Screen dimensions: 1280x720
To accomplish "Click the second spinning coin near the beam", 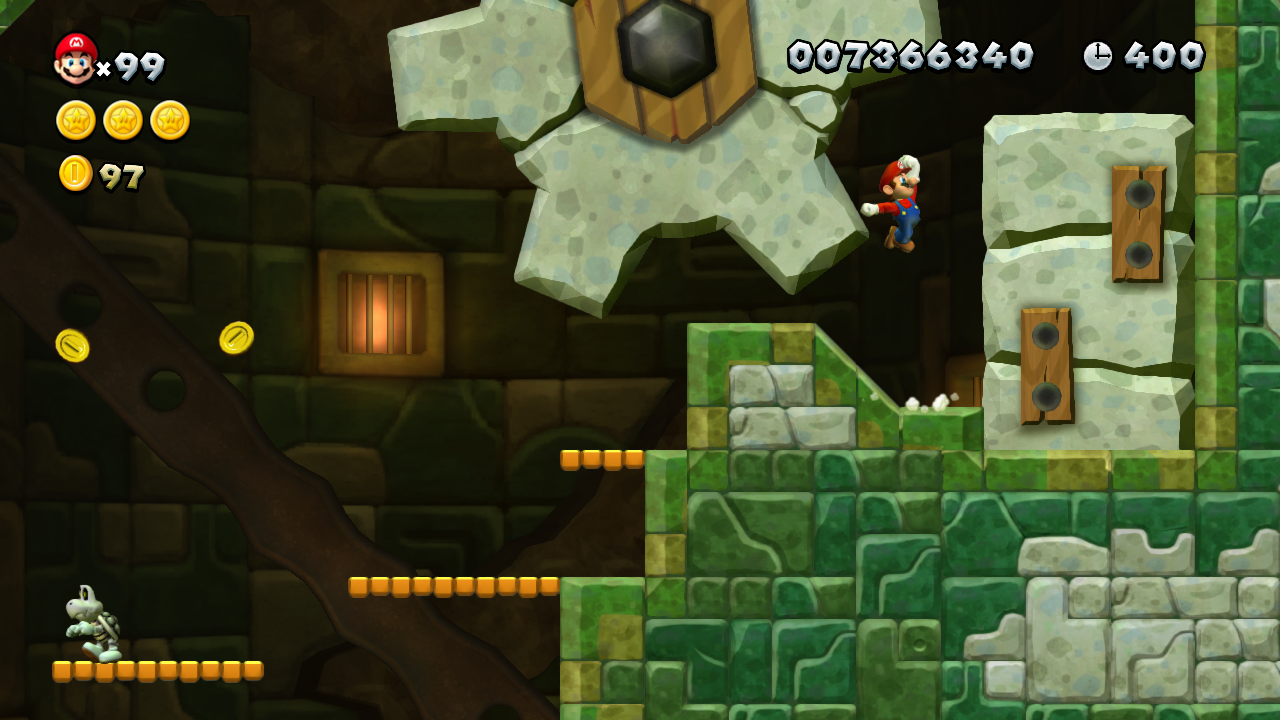I will pyautogui.click(x=237, y=337).
